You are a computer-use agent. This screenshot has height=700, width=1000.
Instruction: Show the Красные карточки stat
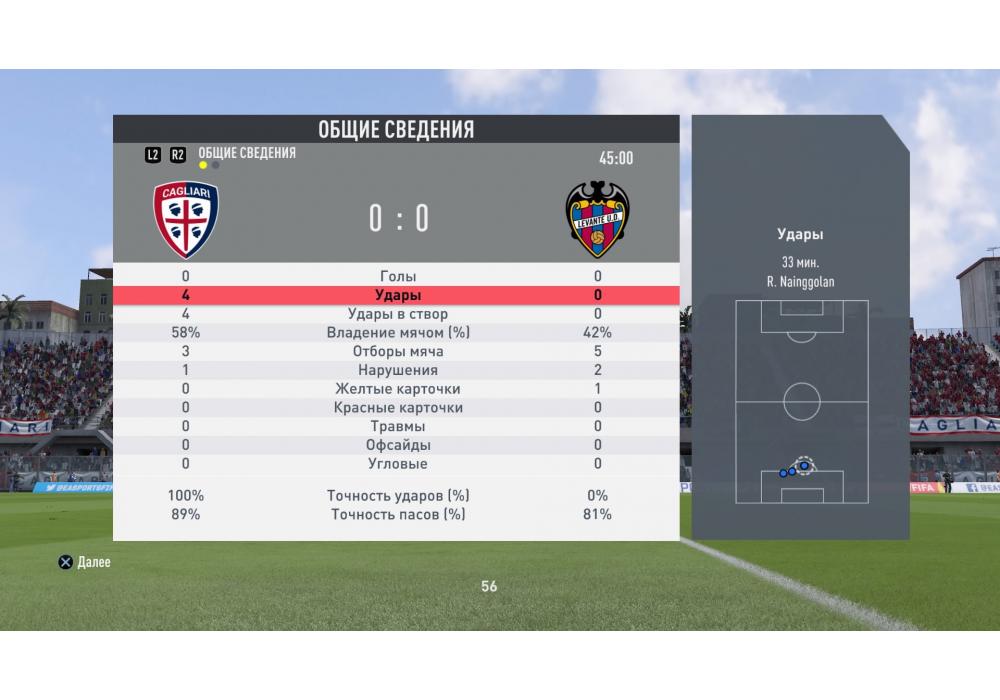tap(398, 408)
